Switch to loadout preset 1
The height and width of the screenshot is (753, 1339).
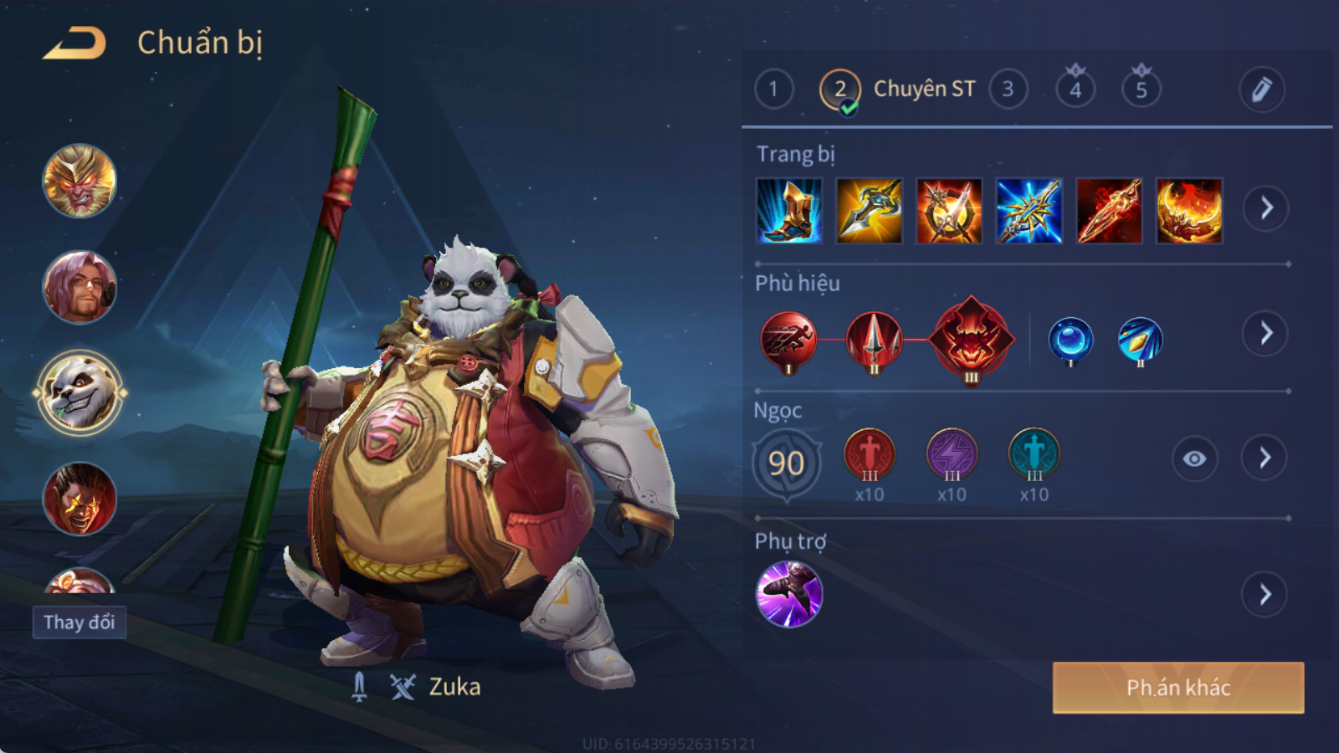(773, 90)
